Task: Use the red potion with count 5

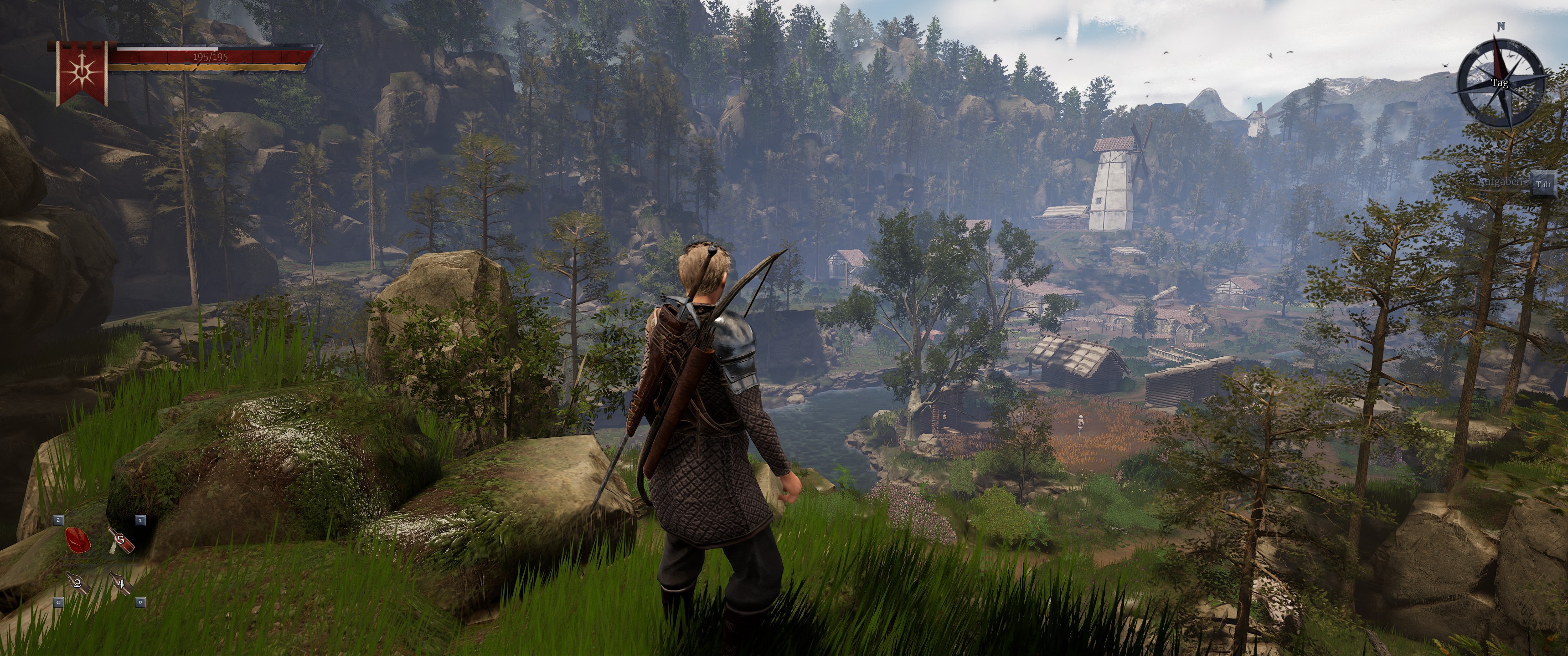Action: click(x=120, y=540)
